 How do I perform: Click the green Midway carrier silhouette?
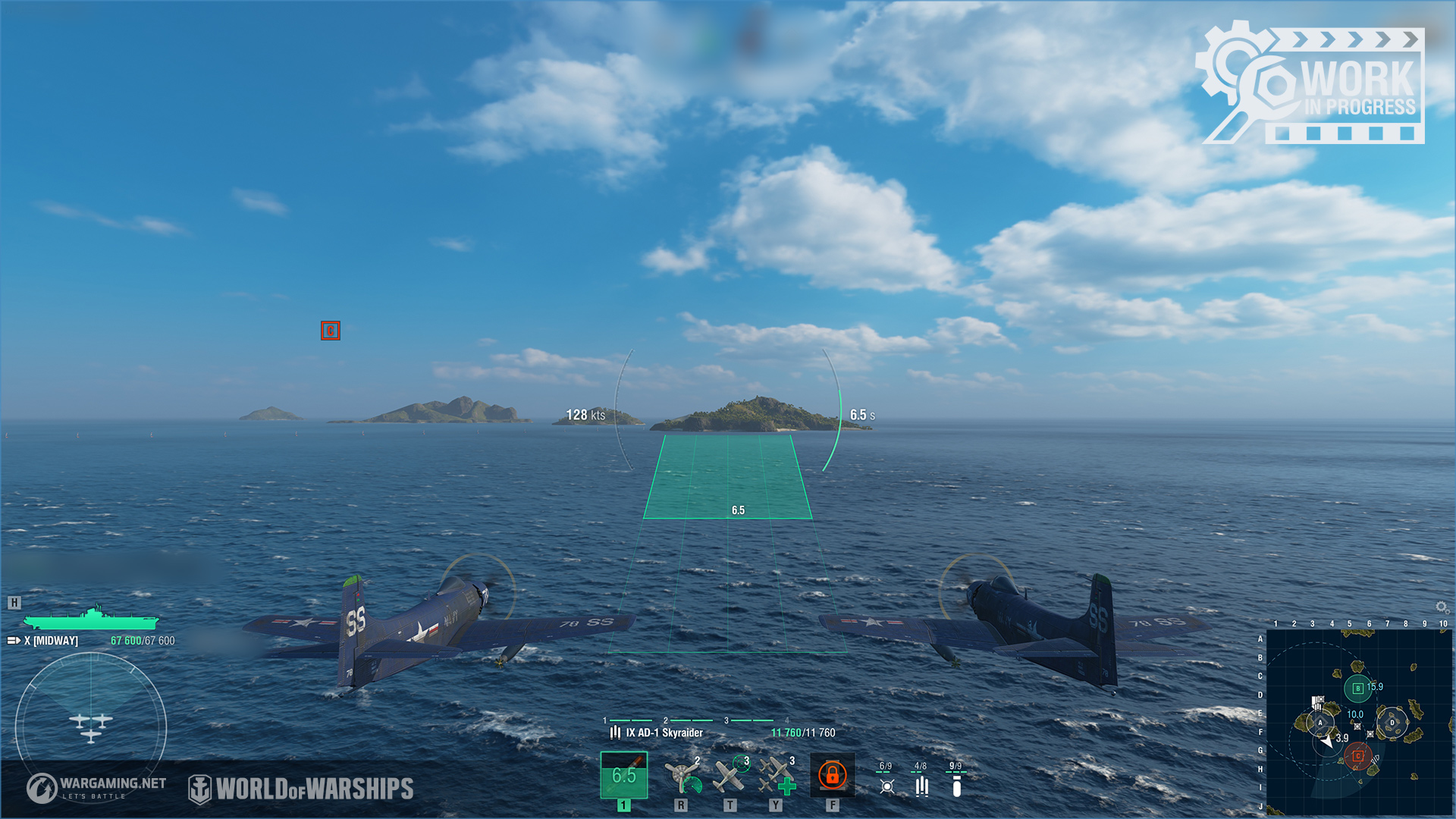[91, 619]
